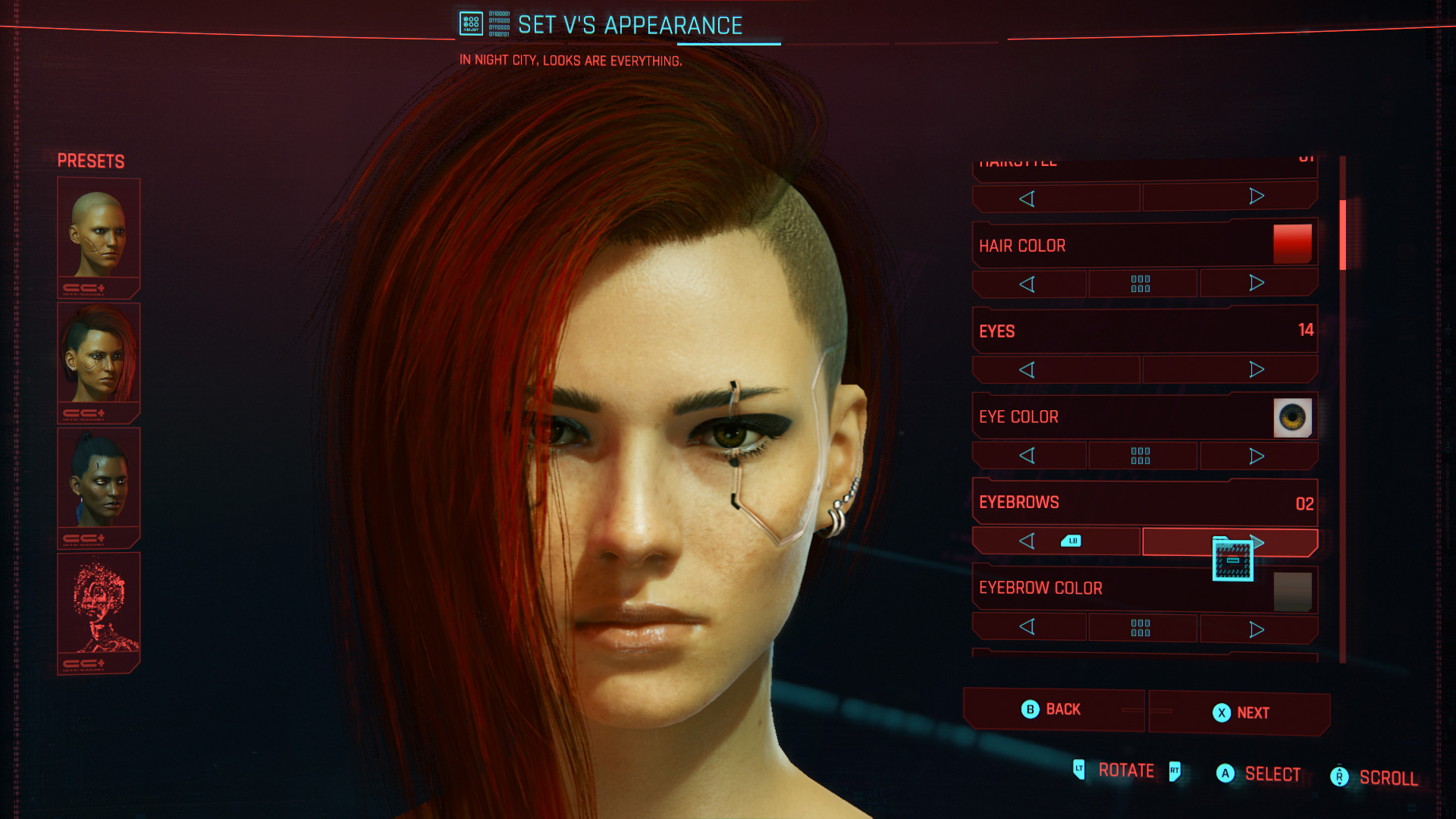Go back to the previous screen
This screenshot has width=1456, height=819.
pos(1053,710)
